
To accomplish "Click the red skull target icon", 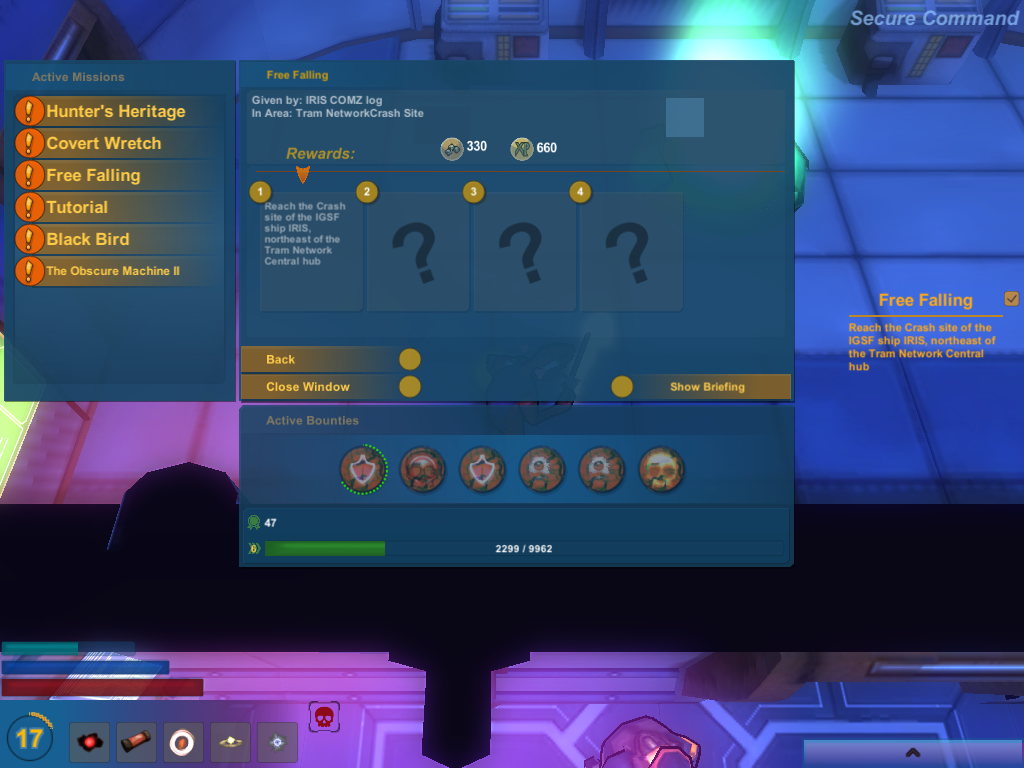I will [x=323, y=716].
